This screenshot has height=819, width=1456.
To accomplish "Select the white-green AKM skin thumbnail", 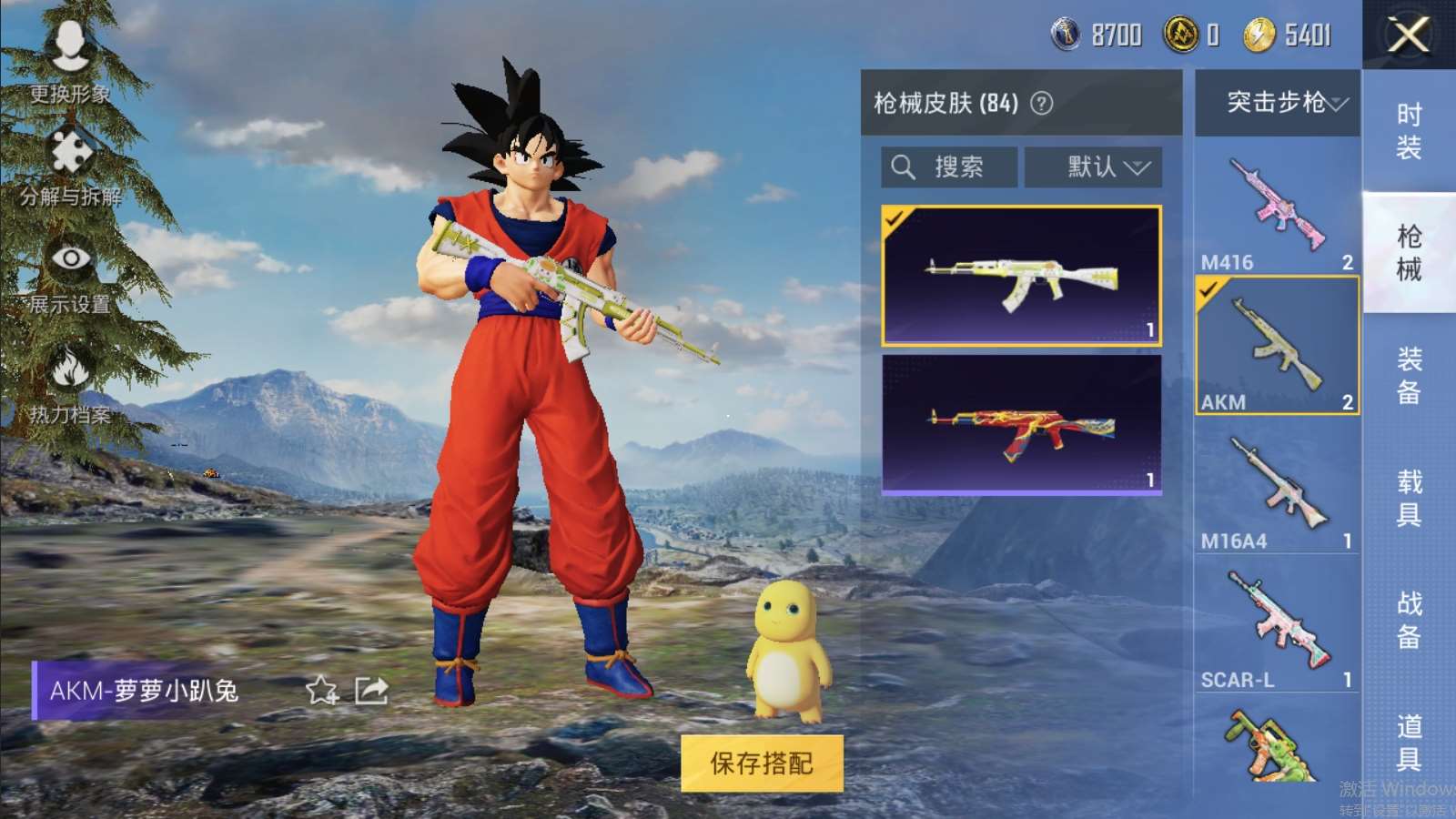I will pyautogui.click(x=1021, y=276).
